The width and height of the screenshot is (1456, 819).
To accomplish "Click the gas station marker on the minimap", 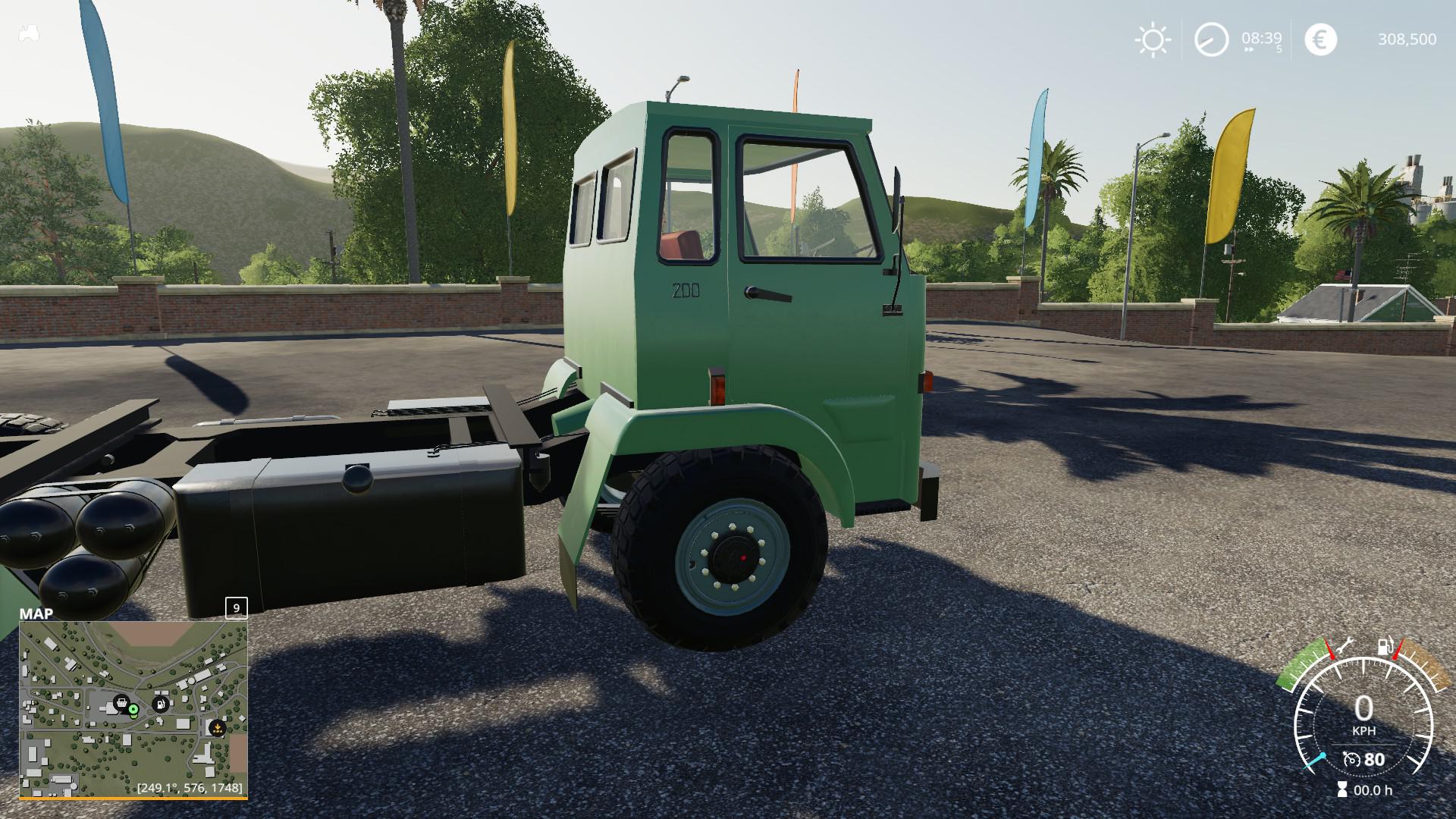I will (x=160, y=704).
